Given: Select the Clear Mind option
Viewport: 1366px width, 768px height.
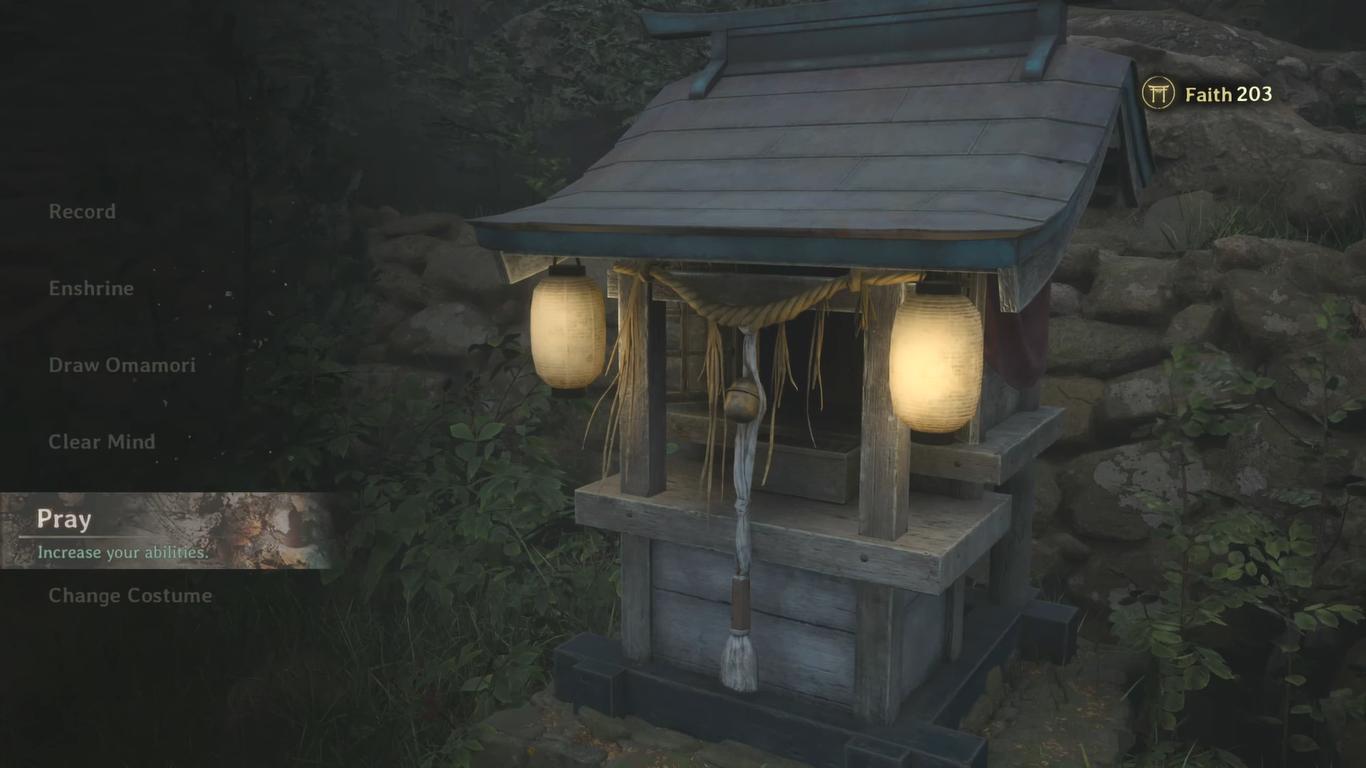Looking at the screenshot, I should coord(102,442).
